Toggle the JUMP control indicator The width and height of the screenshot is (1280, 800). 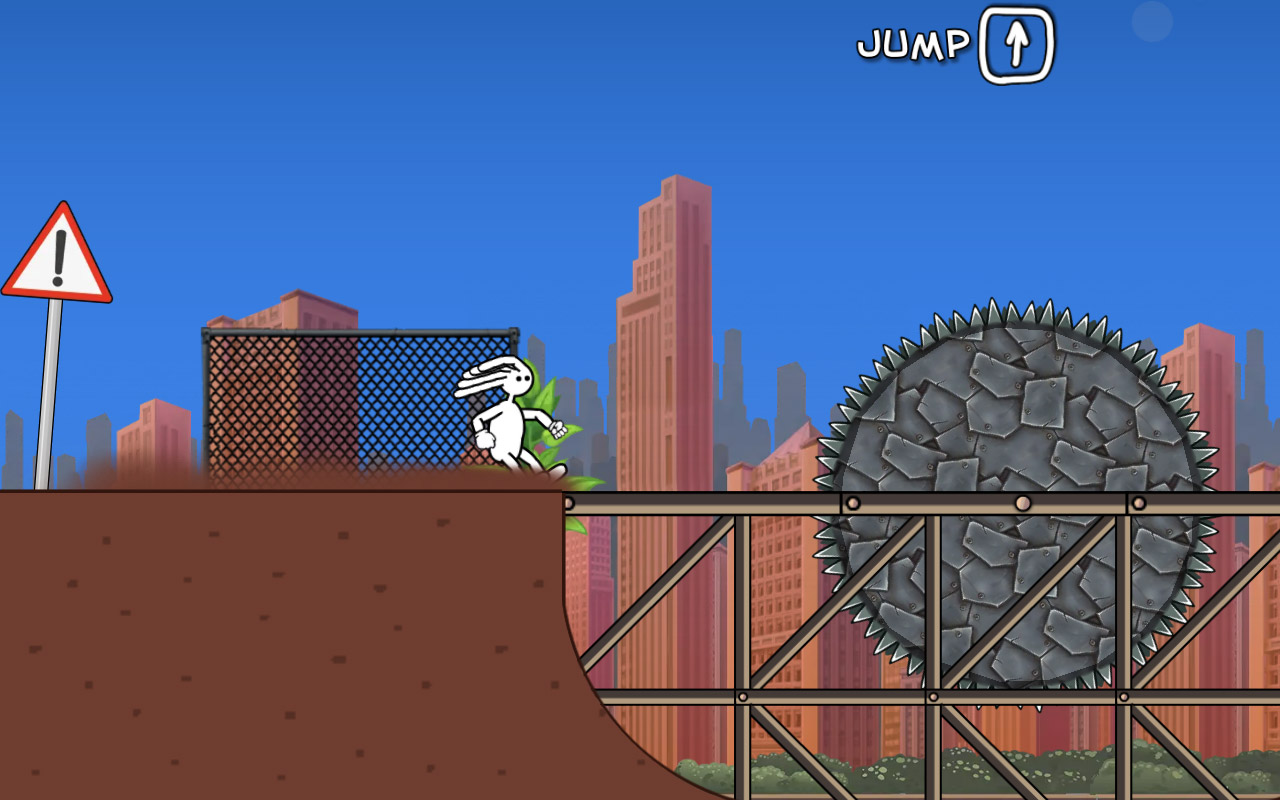1017,44
